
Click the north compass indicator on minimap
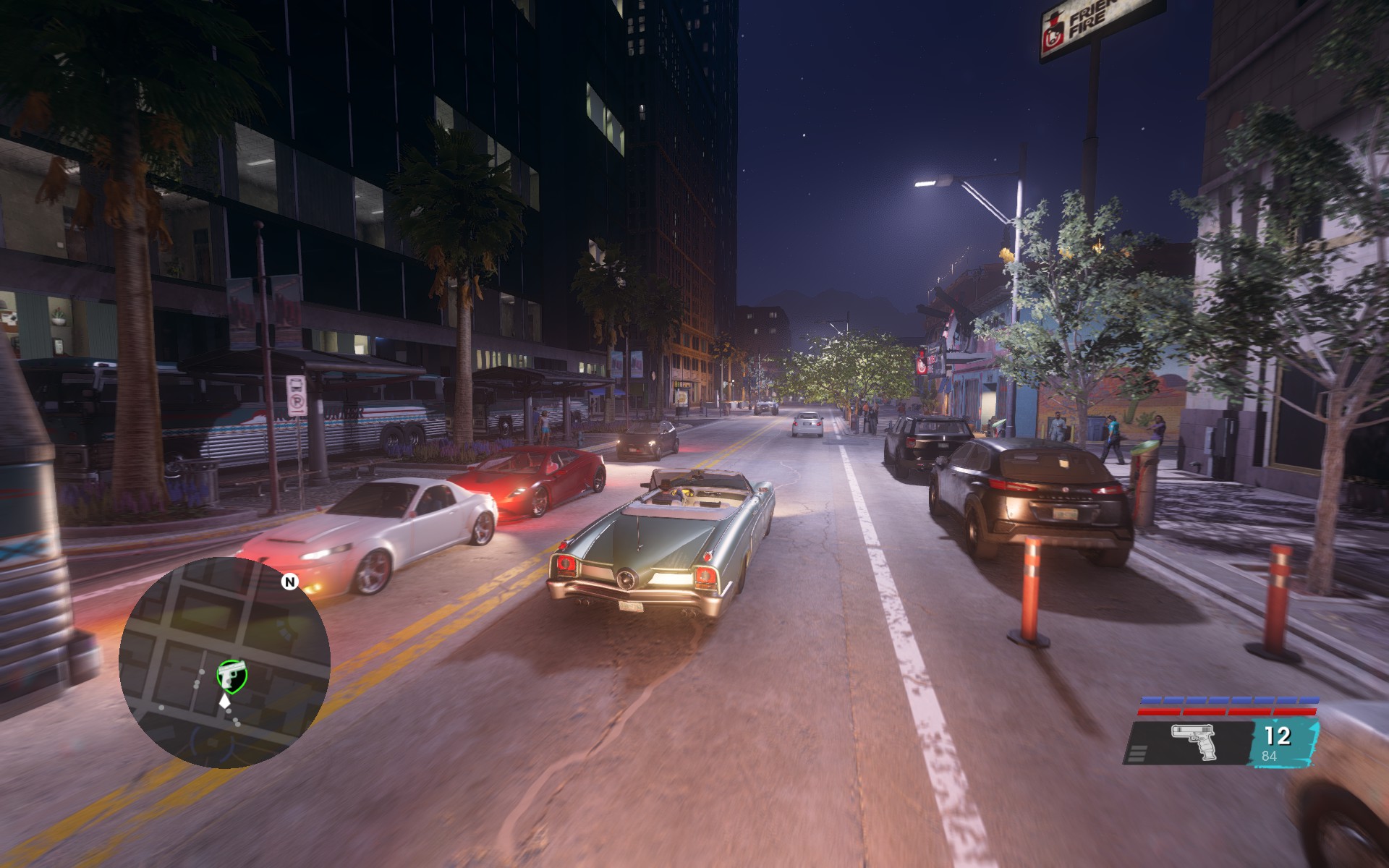click(289, 582)
